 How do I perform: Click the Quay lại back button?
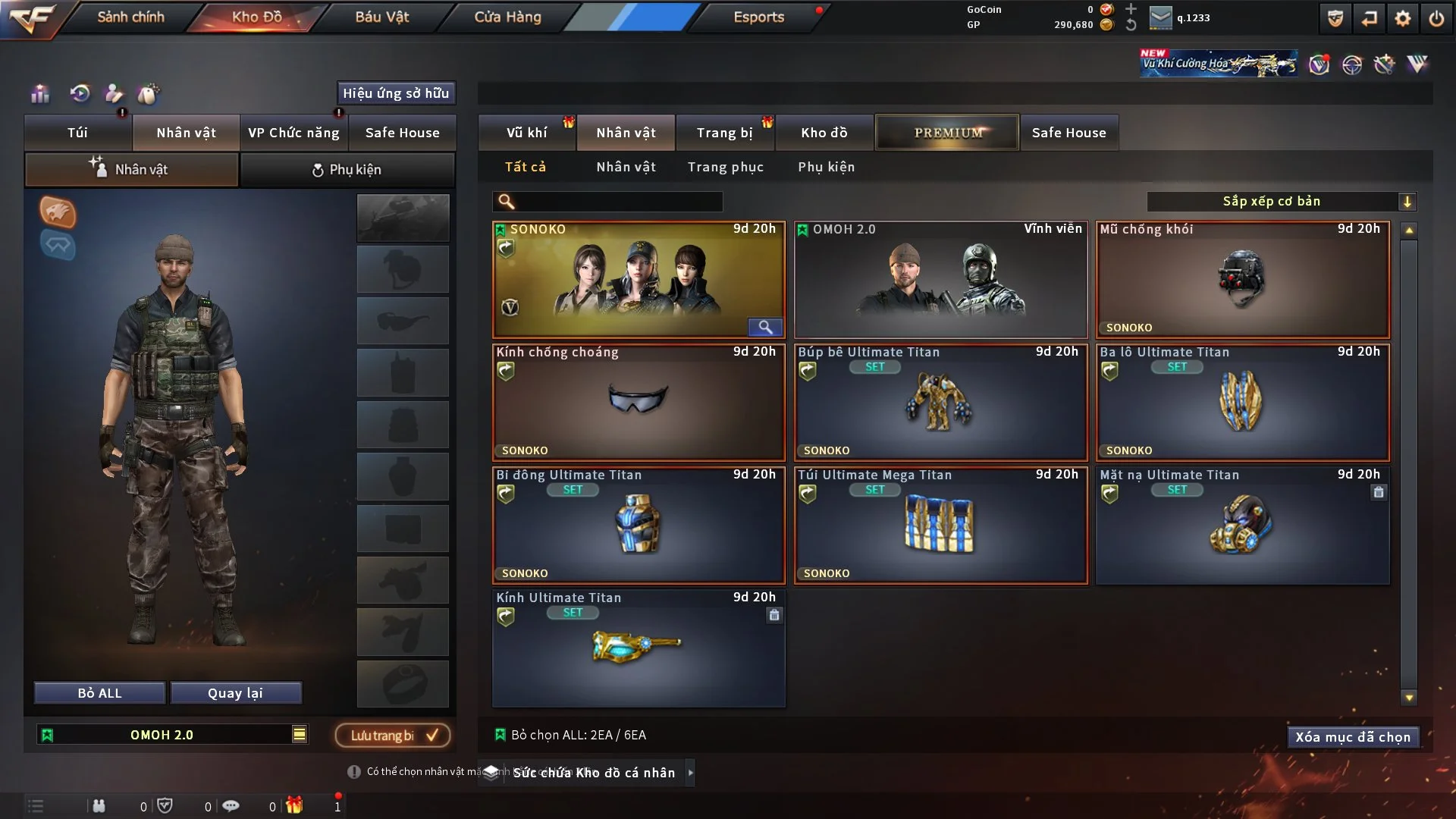(x=235, y=693)
